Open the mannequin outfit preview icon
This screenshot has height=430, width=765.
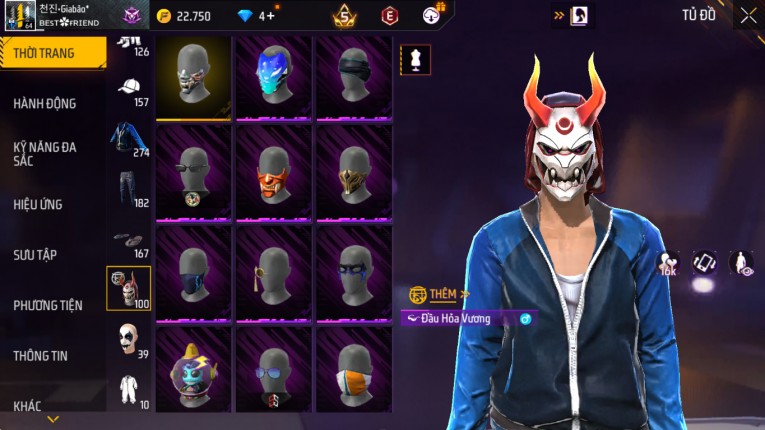pos(415,60)
